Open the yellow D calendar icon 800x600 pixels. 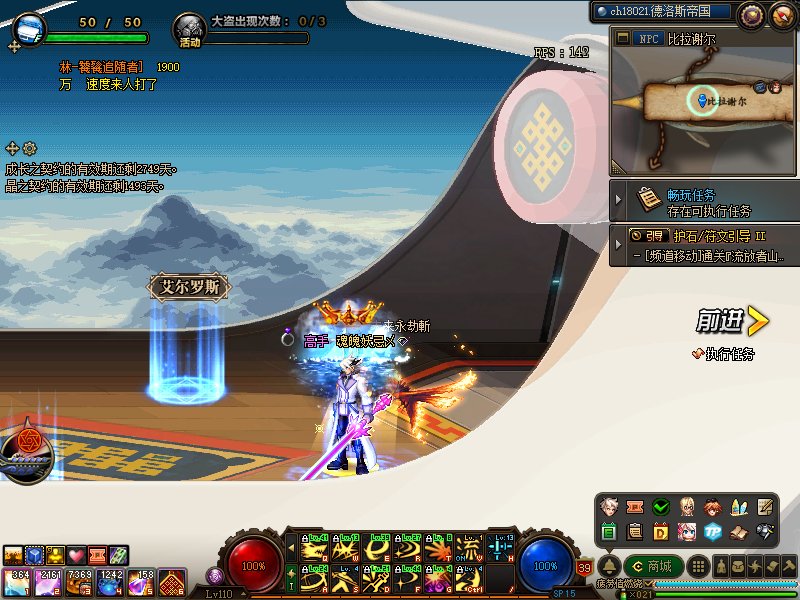click(660, 531)
